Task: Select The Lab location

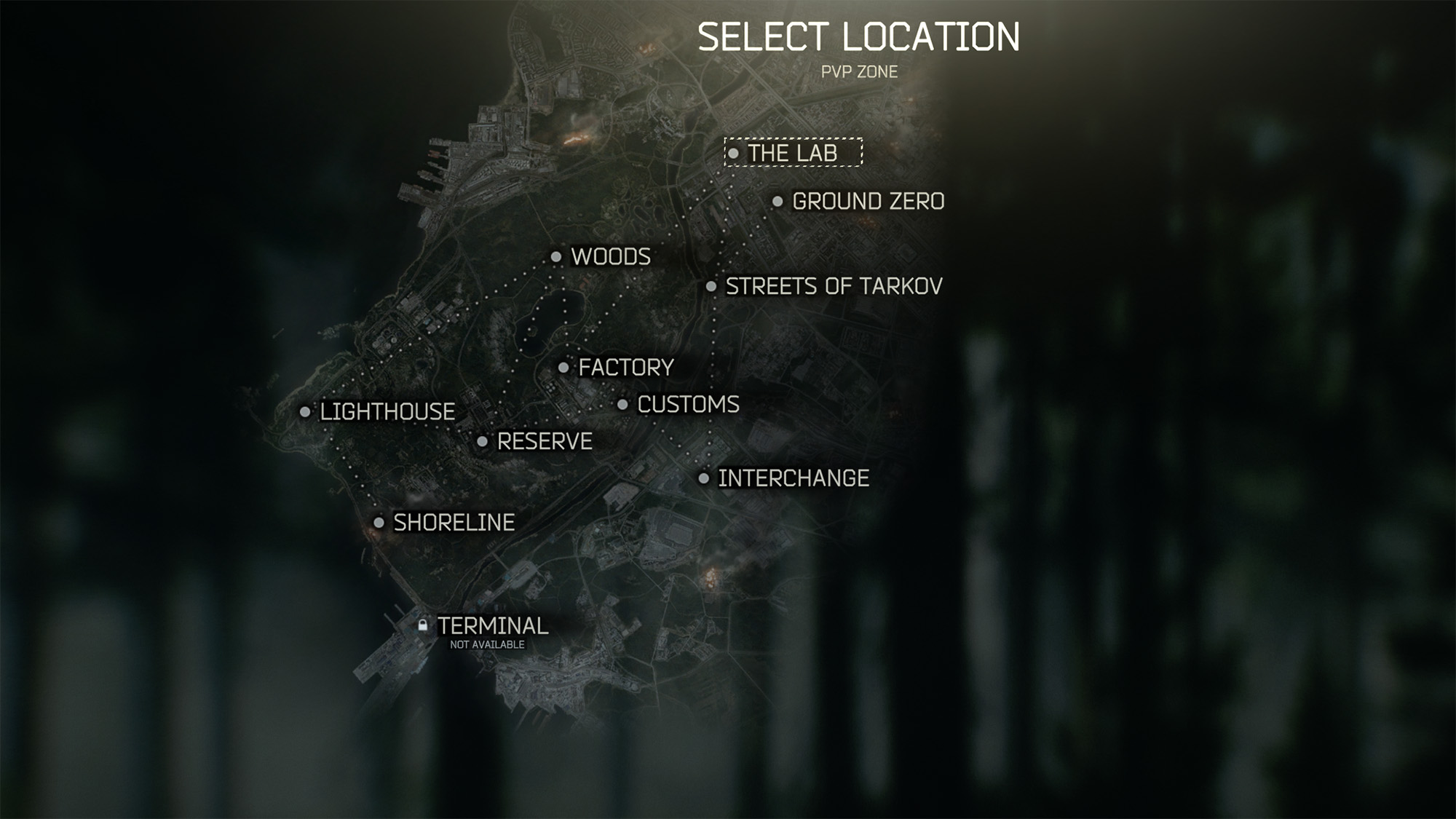Action: [792, 153]
